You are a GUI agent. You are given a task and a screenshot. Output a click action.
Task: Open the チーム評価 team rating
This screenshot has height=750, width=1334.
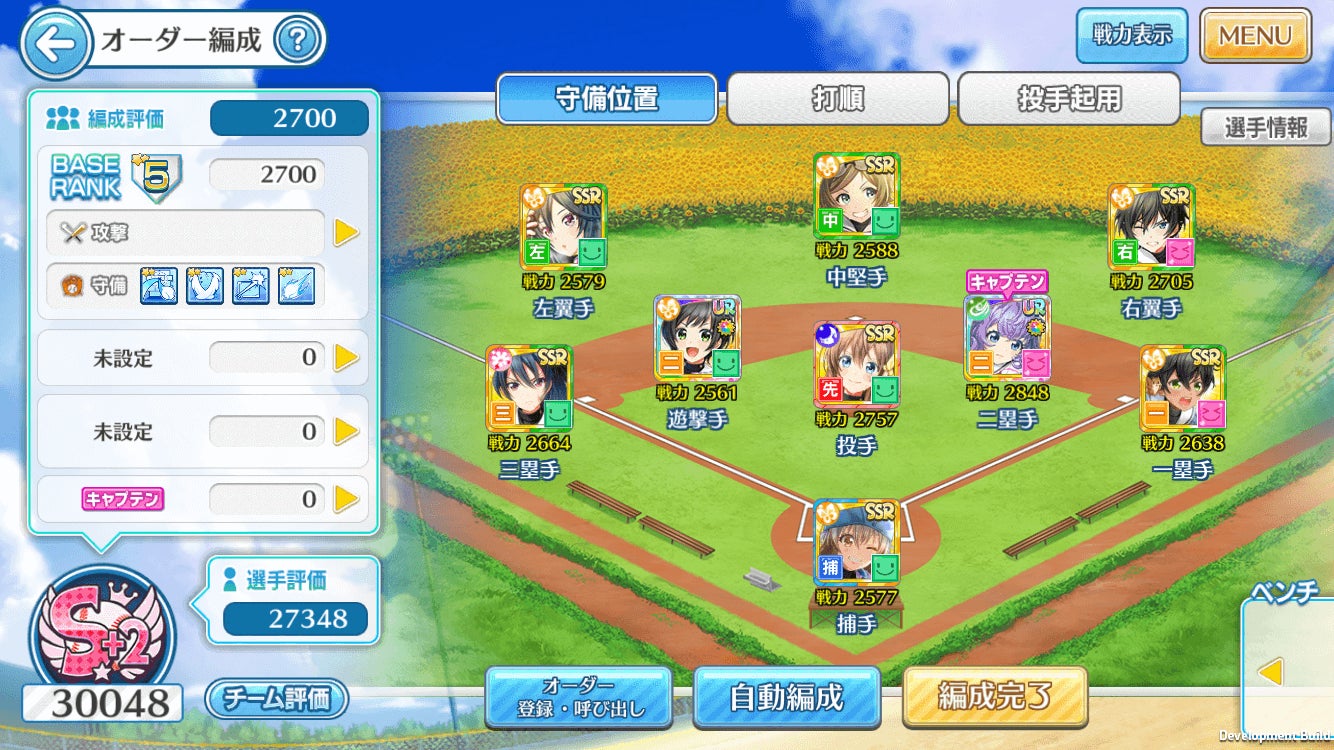277,698
